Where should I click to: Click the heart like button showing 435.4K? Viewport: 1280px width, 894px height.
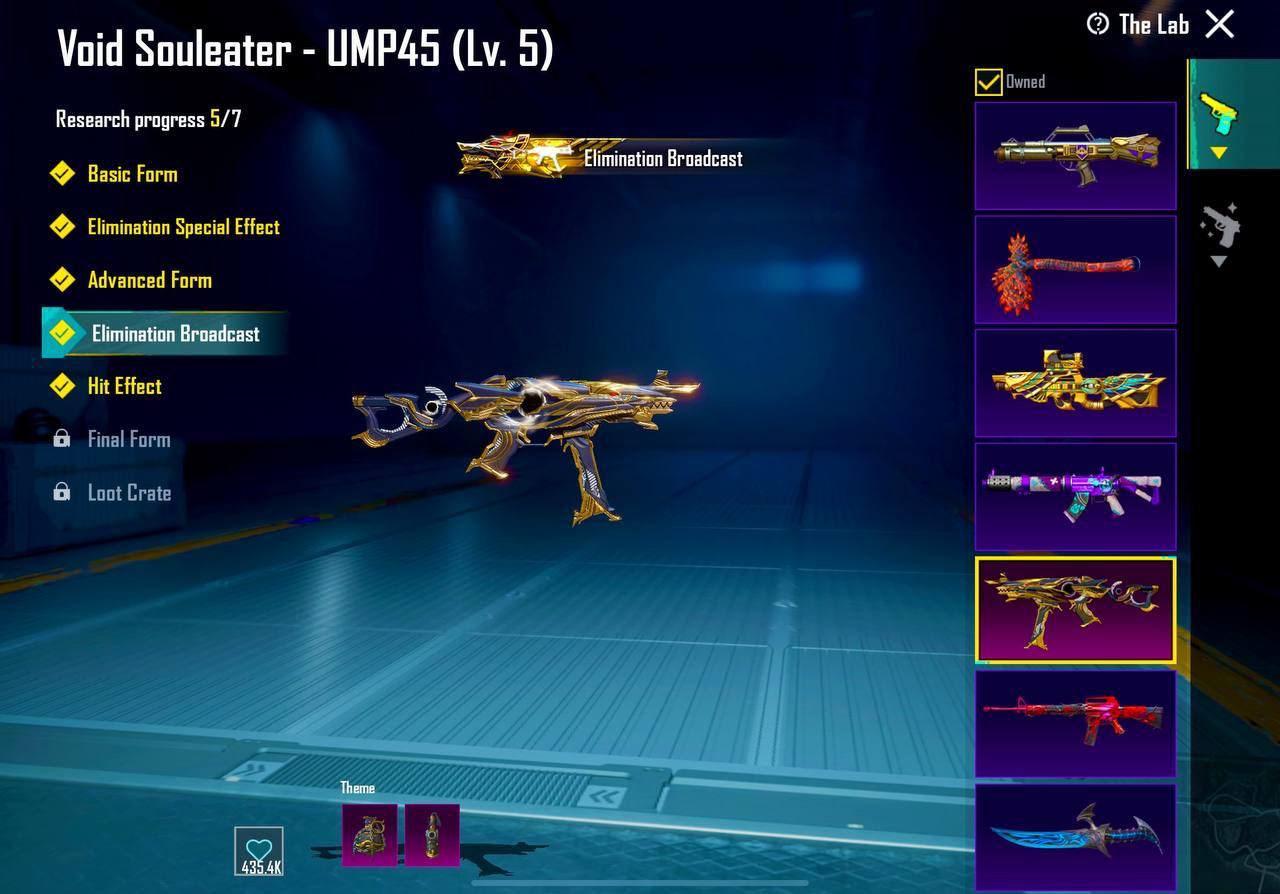coord(259,851)
